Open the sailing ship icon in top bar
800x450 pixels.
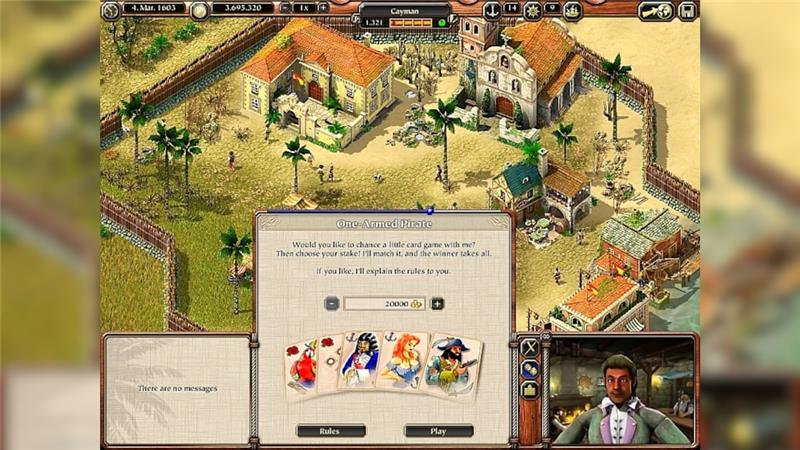click(x=573, y=10)
